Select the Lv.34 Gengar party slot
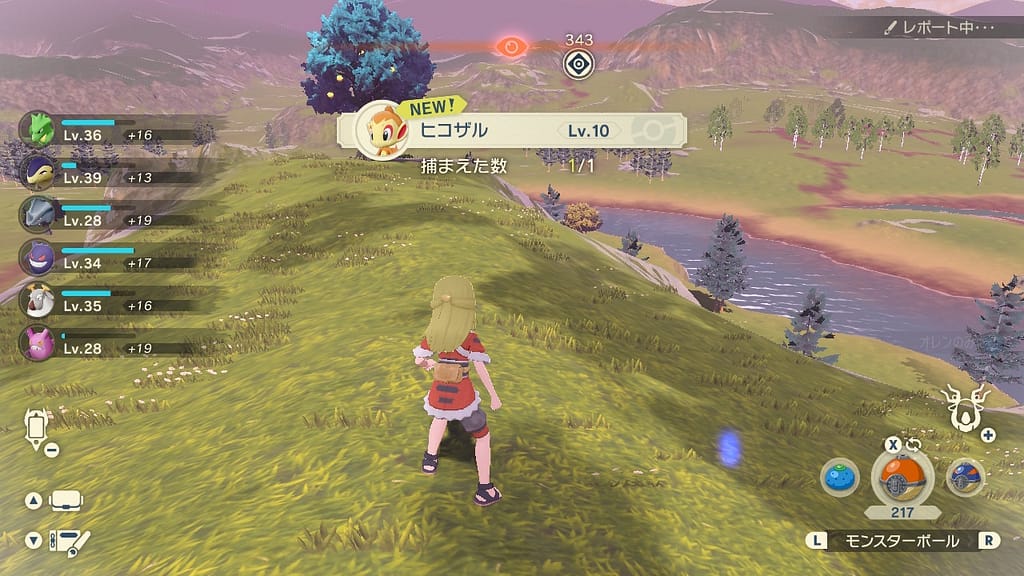 [x=37, y=257]
